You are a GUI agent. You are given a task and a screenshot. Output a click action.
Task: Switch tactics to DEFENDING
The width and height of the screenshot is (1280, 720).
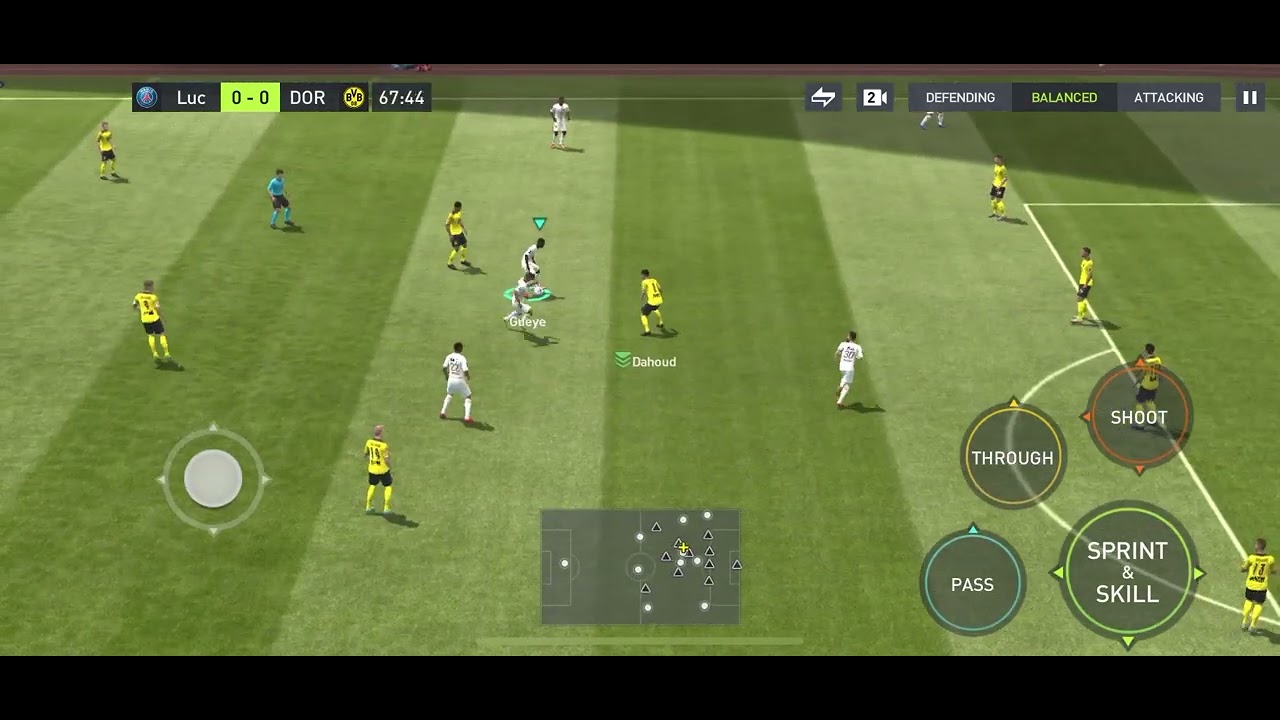960,97
